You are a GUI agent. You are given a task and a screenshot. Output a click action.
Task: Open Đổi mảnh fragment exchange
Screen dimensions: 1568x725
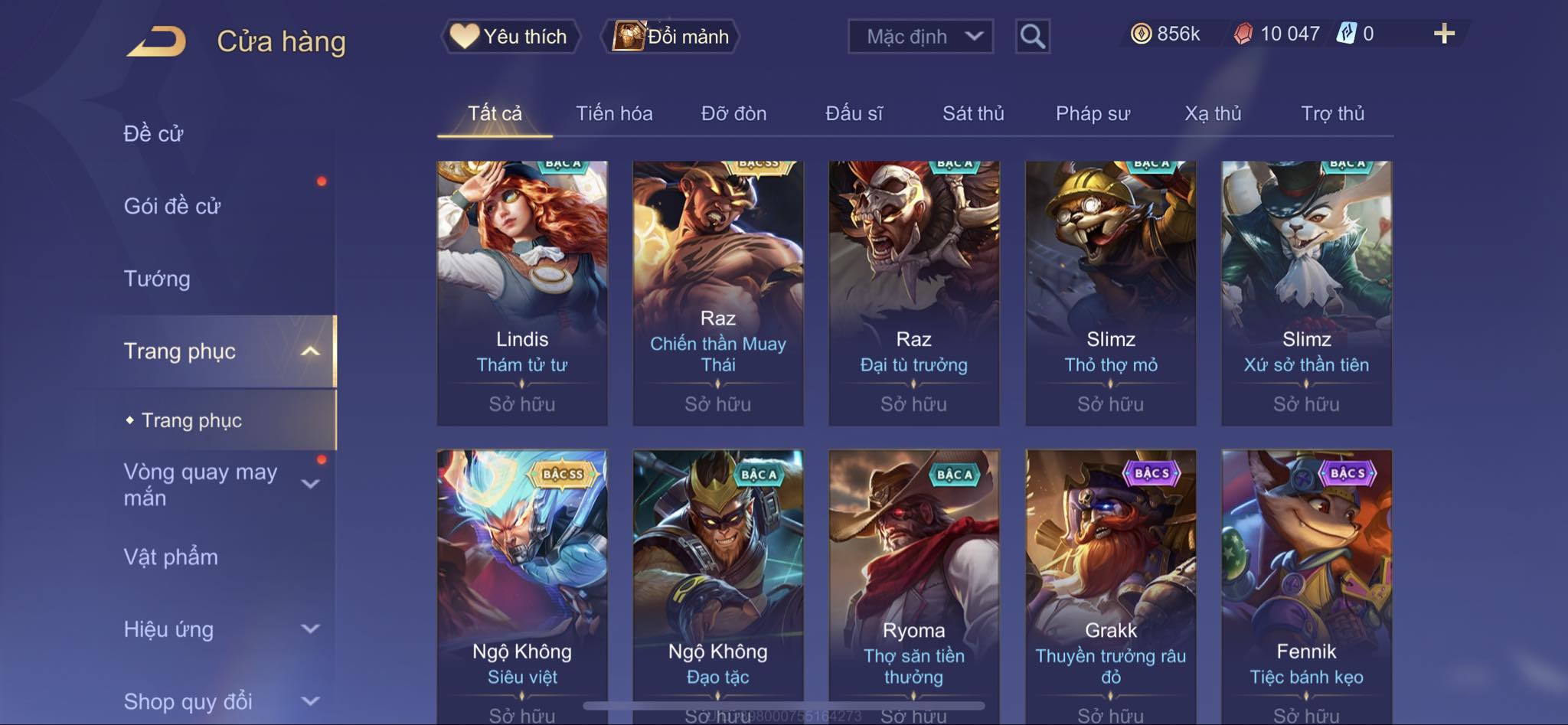671,36
